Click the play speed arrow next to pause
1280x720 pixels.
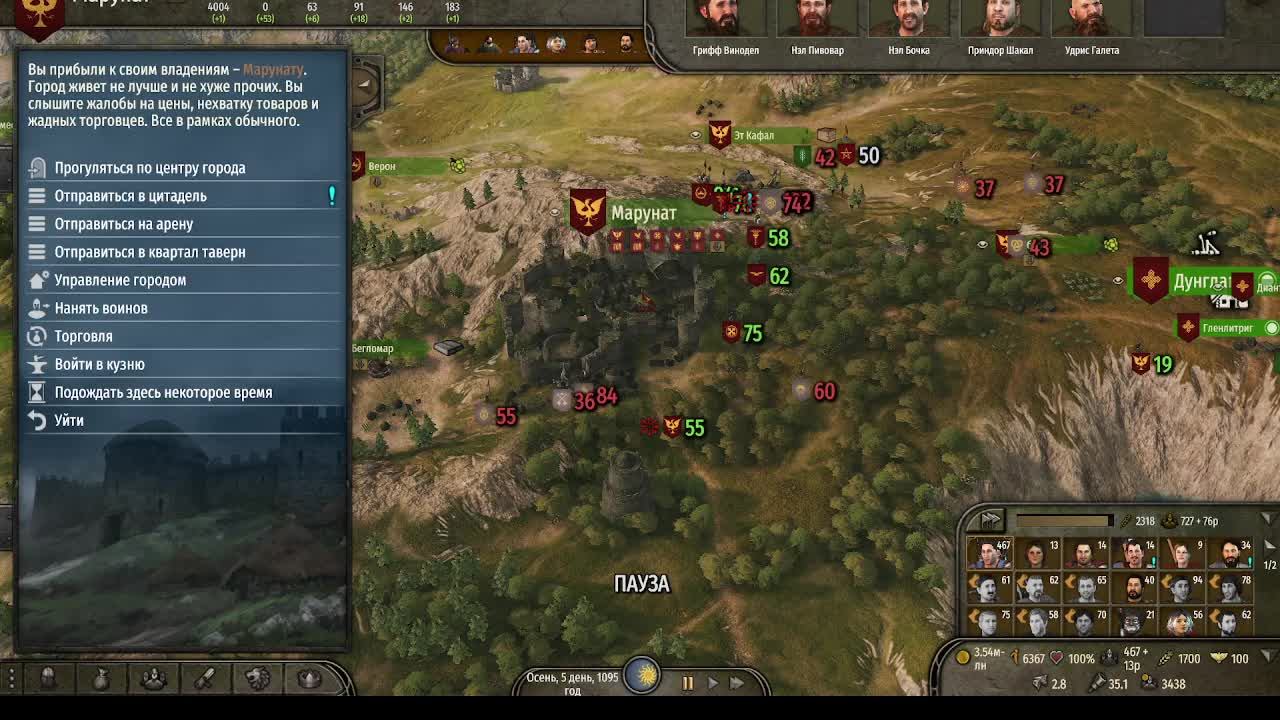click(712, 683)
